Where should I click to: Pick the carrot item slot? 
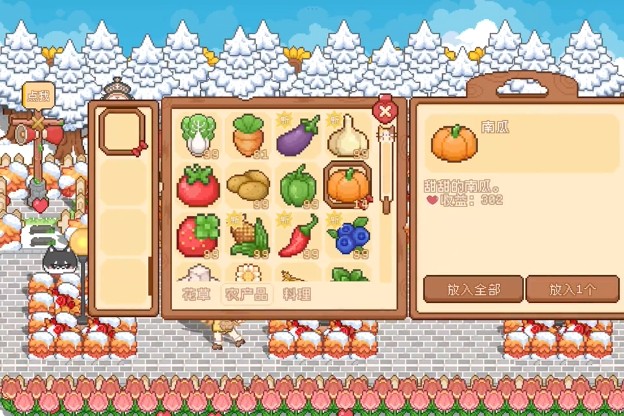point(248,135)
